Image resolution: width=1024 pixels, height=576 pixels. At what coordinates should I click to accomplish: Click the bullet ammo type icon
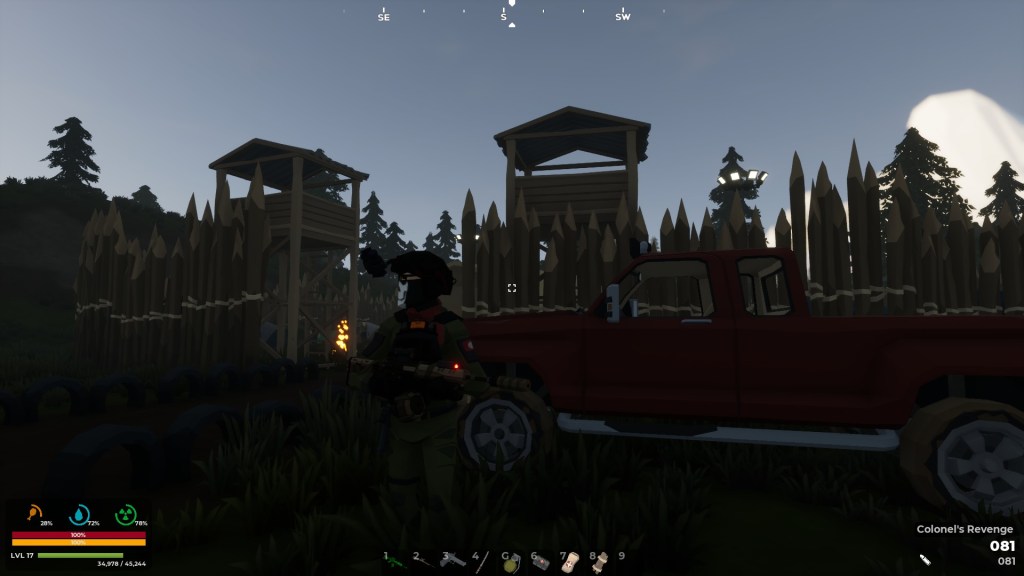(x=925, y=561)
